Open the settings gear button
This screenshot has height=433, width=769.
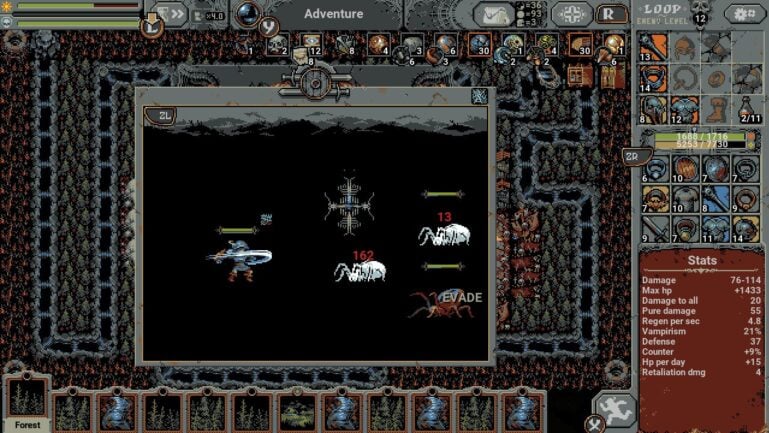(744, 14)
